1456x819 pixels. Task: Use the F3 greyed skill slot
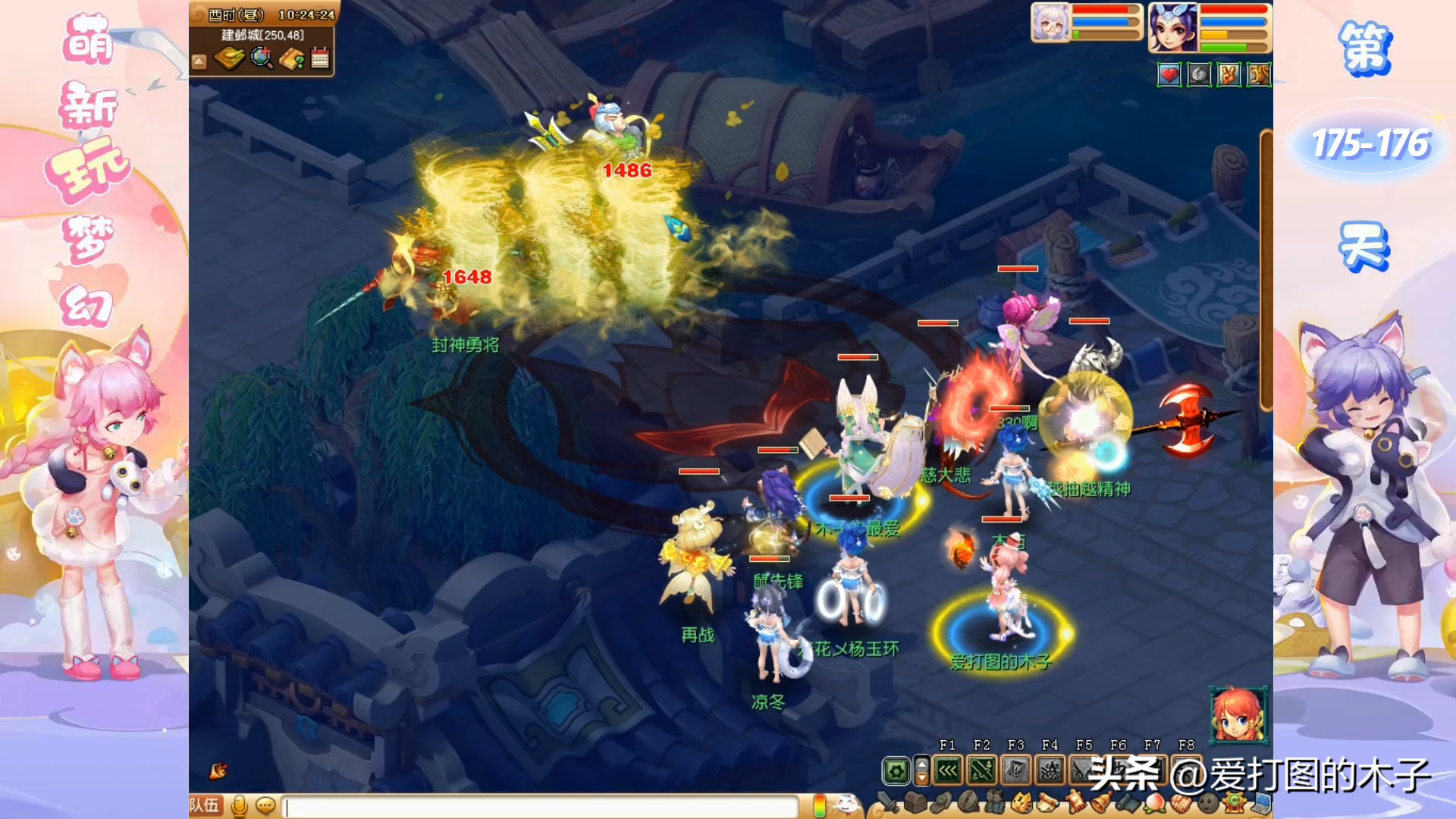click(x=1015, y=771)
